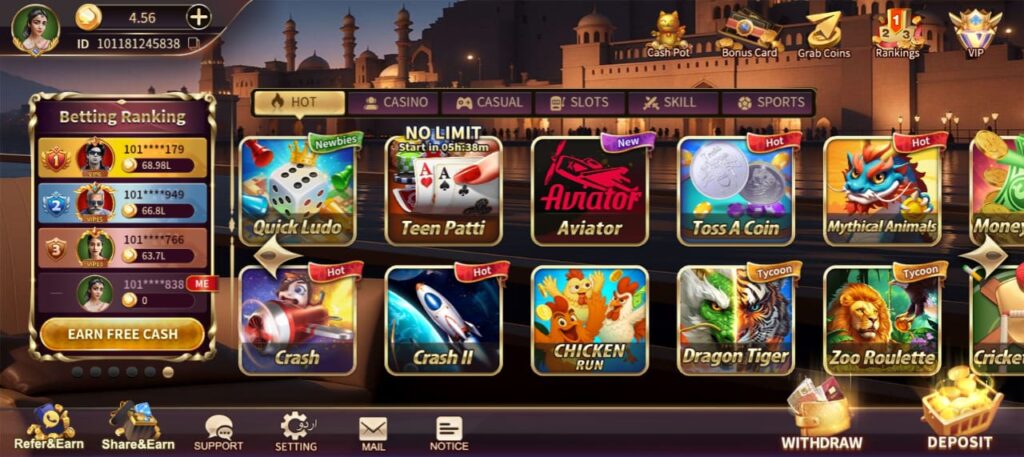The image size is (1024, 457).
Task: Click the Earn Free Cash button
Action: tap(122, 333)
